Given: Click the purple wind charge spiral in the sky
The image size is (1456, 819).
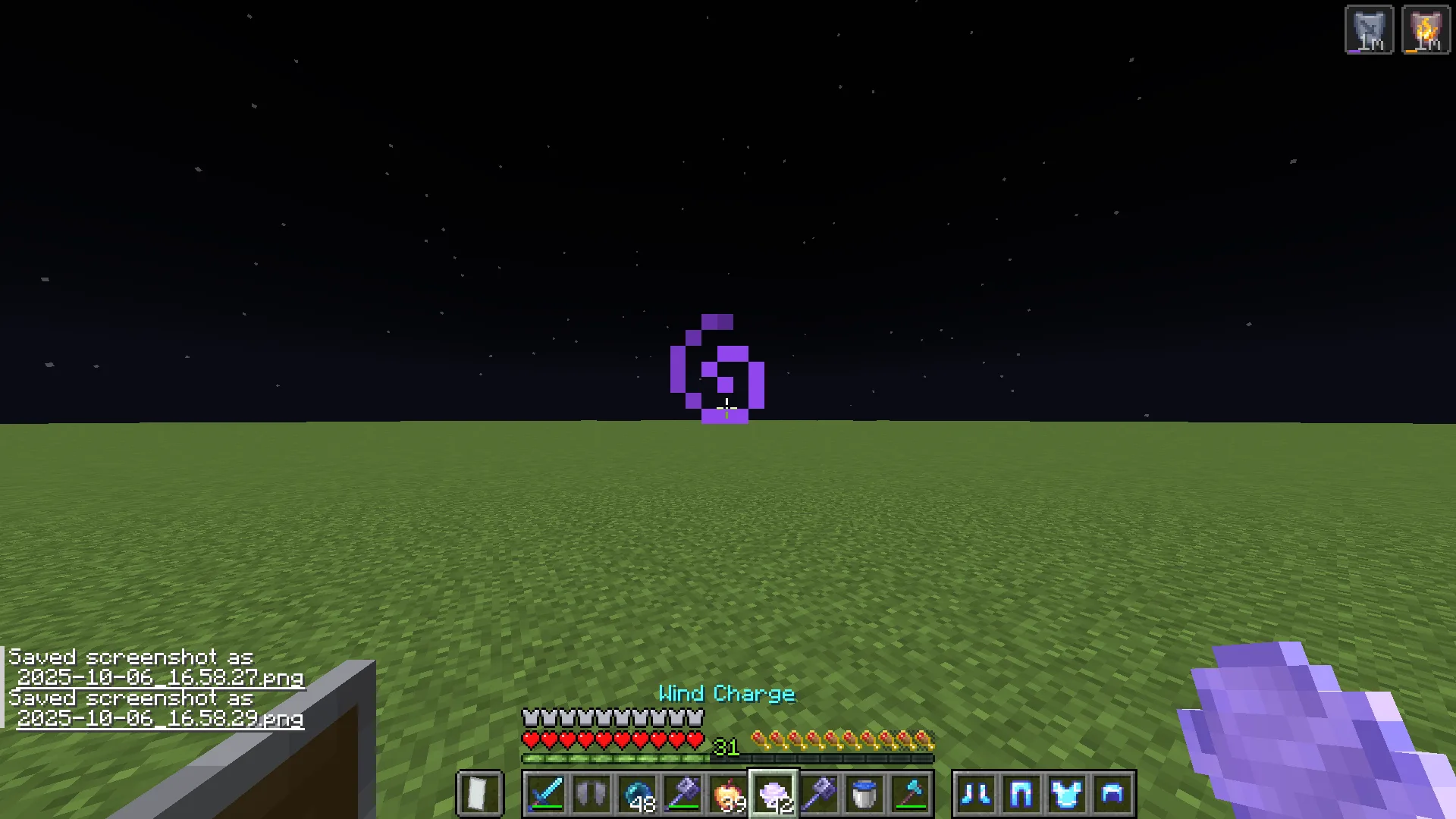Looking at the screenshot, I should point(717,368).
